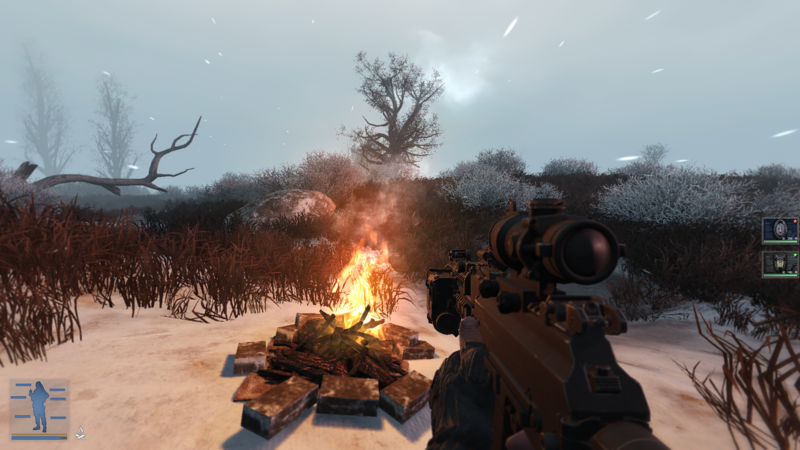The height and width of the screenshot is (450, 800).
Task: Open the upper squad card with red star
Action: pyautogui.click(x=780, y=230)
